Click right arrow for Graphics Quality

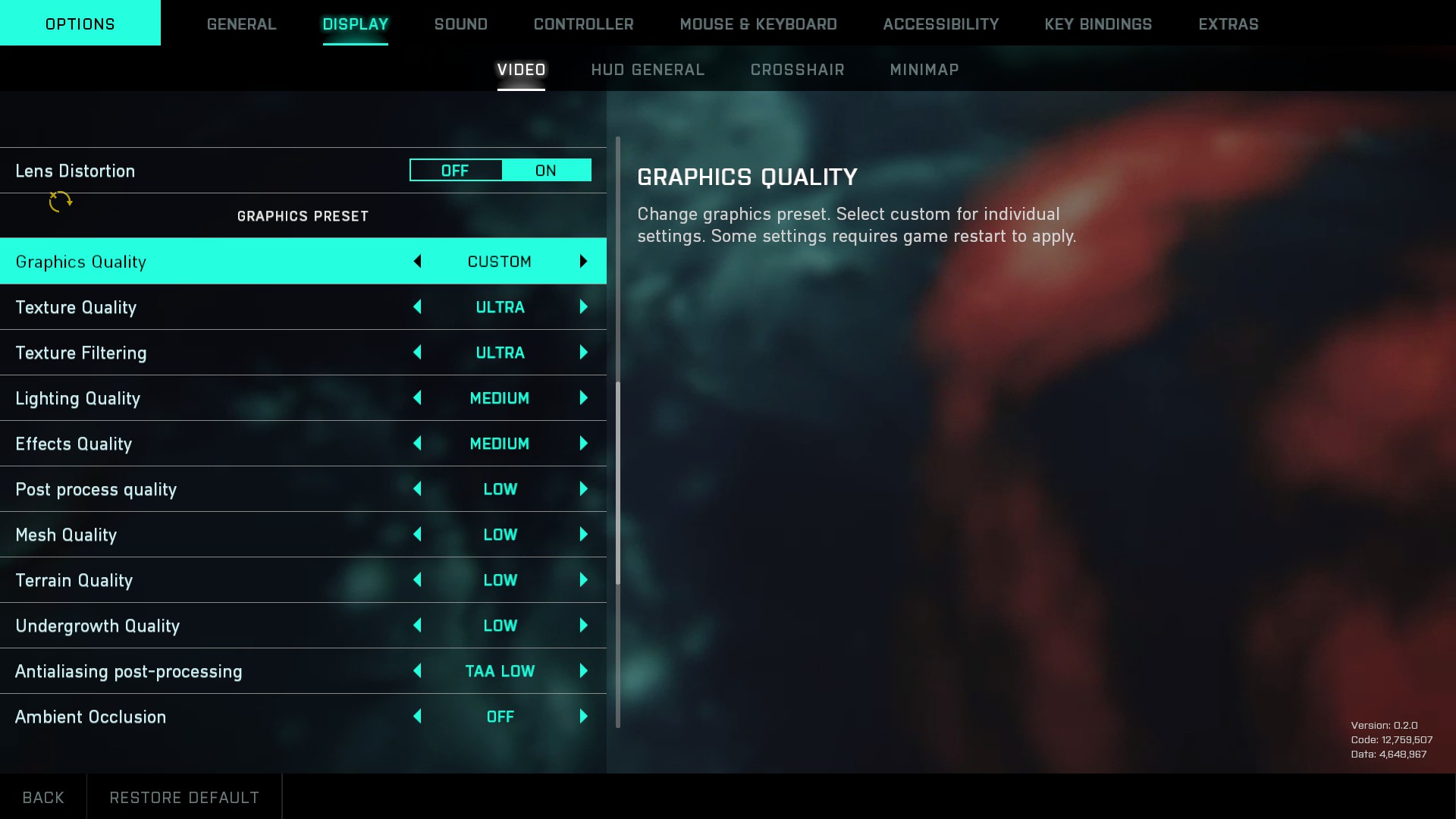click(583, 262)
